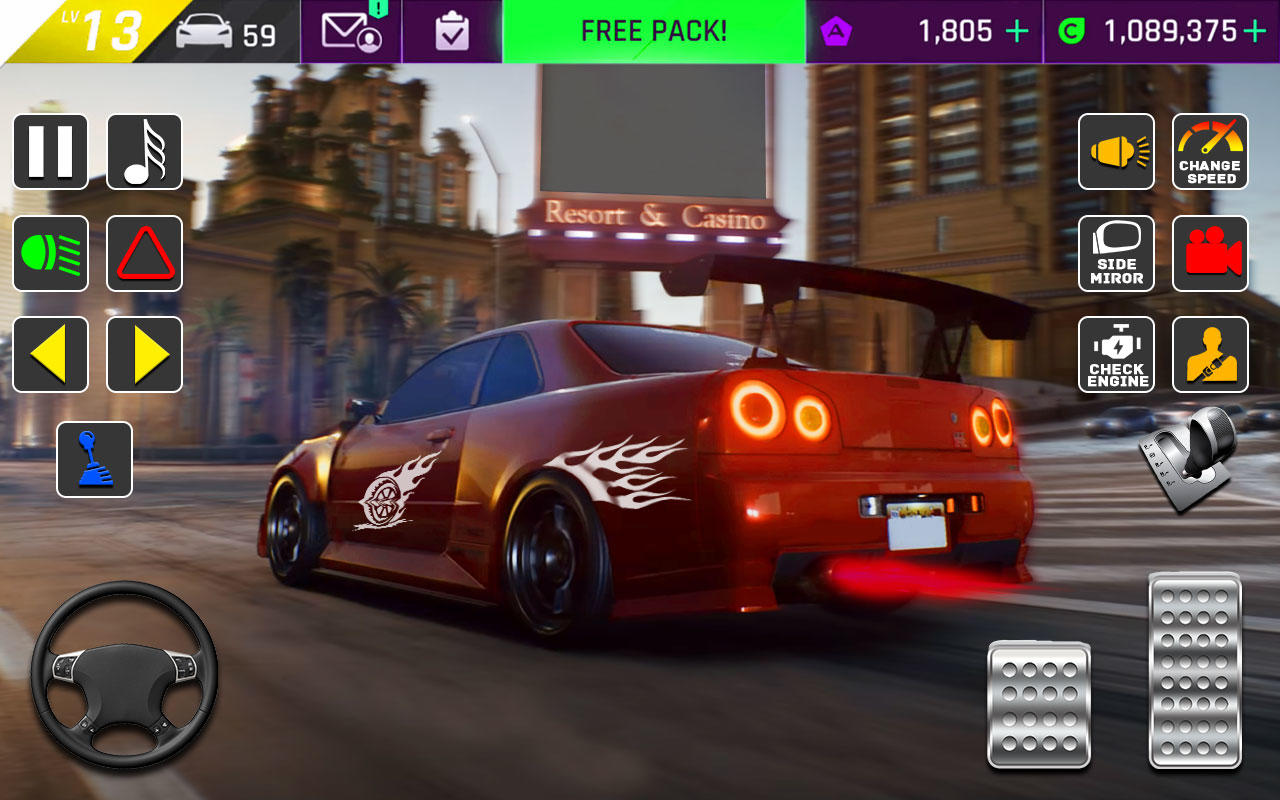
Task: Open the daily tasks clipboard icon
Action: pyautogui.click(x=451, y=31)
